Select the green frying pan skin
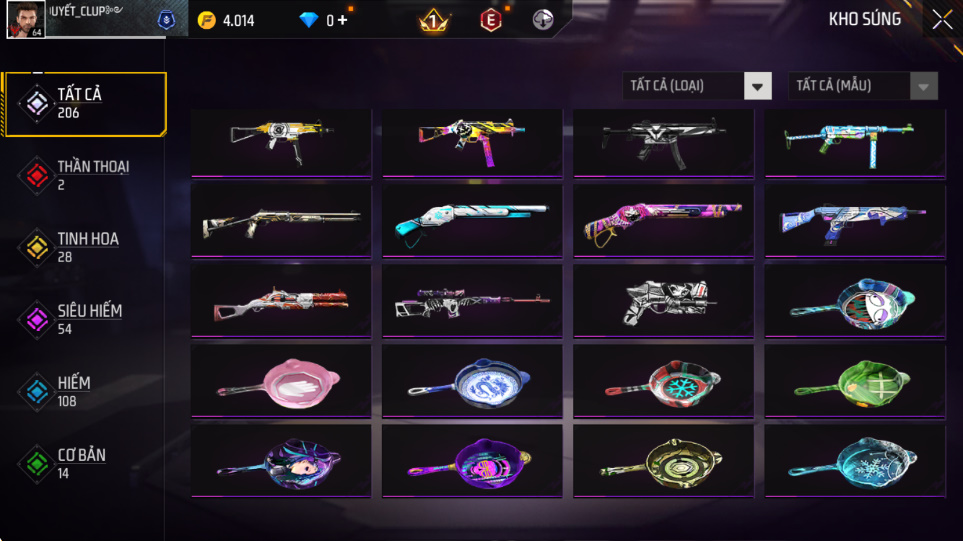The image size is (963, 541). [x=855, y=381]
